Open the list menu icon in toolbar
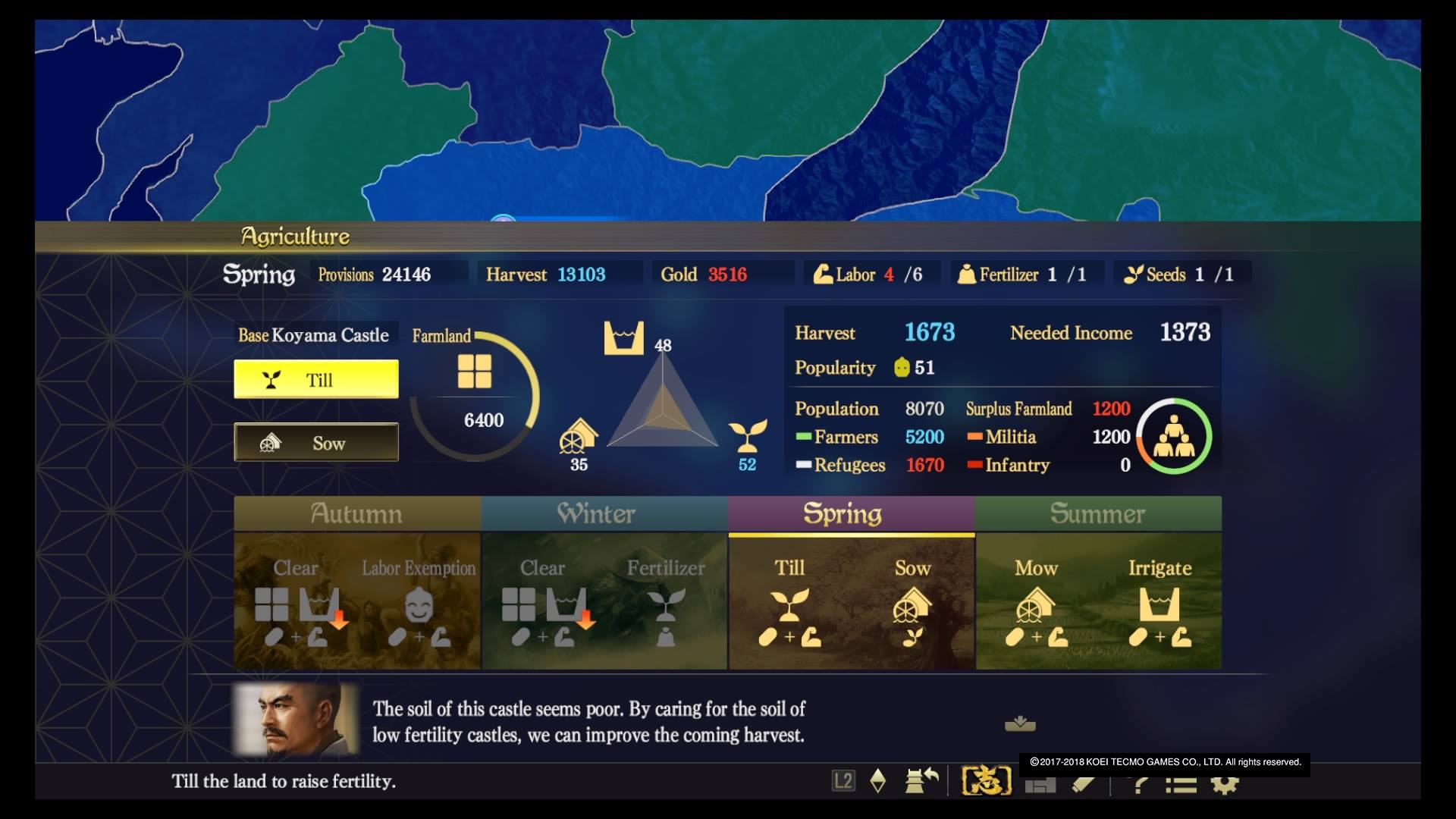The image size is (1456, 819). point(1181,784)
